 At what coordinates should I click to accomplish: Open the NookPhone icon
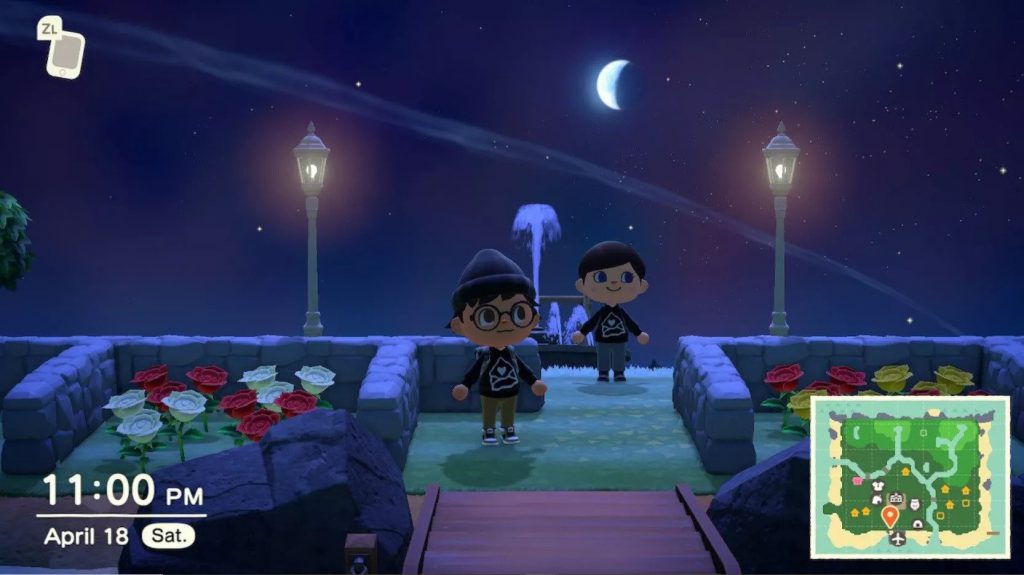click(x=66, y=54)
